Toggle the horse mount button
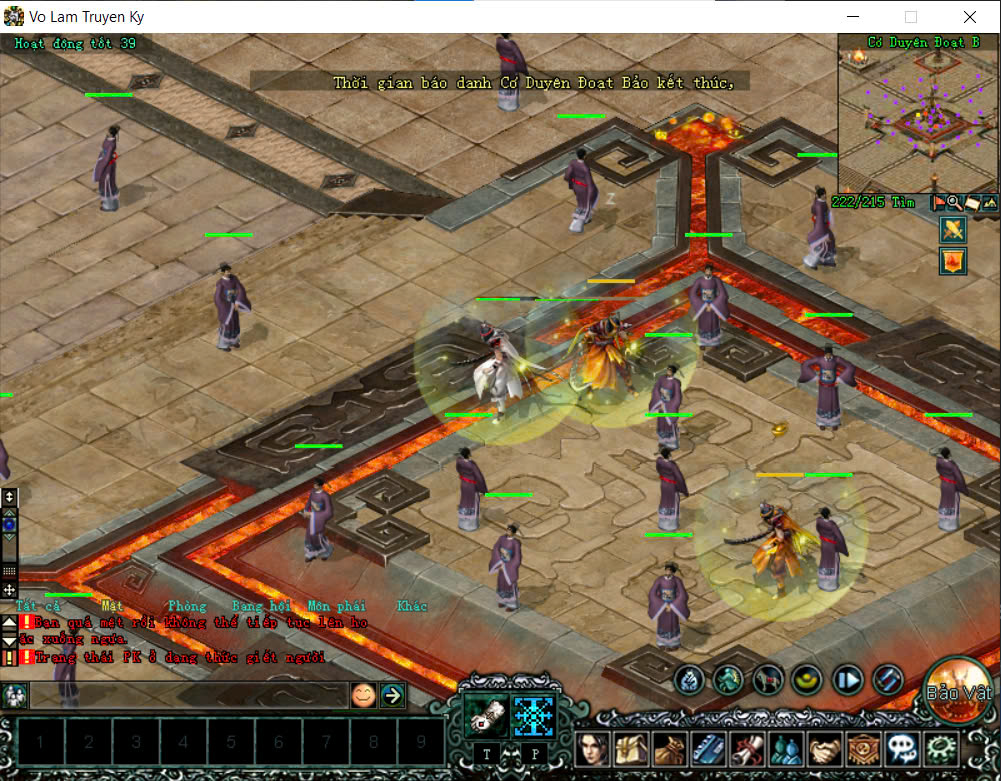Screen dimensions: 1001x781 tap(768, 680)
